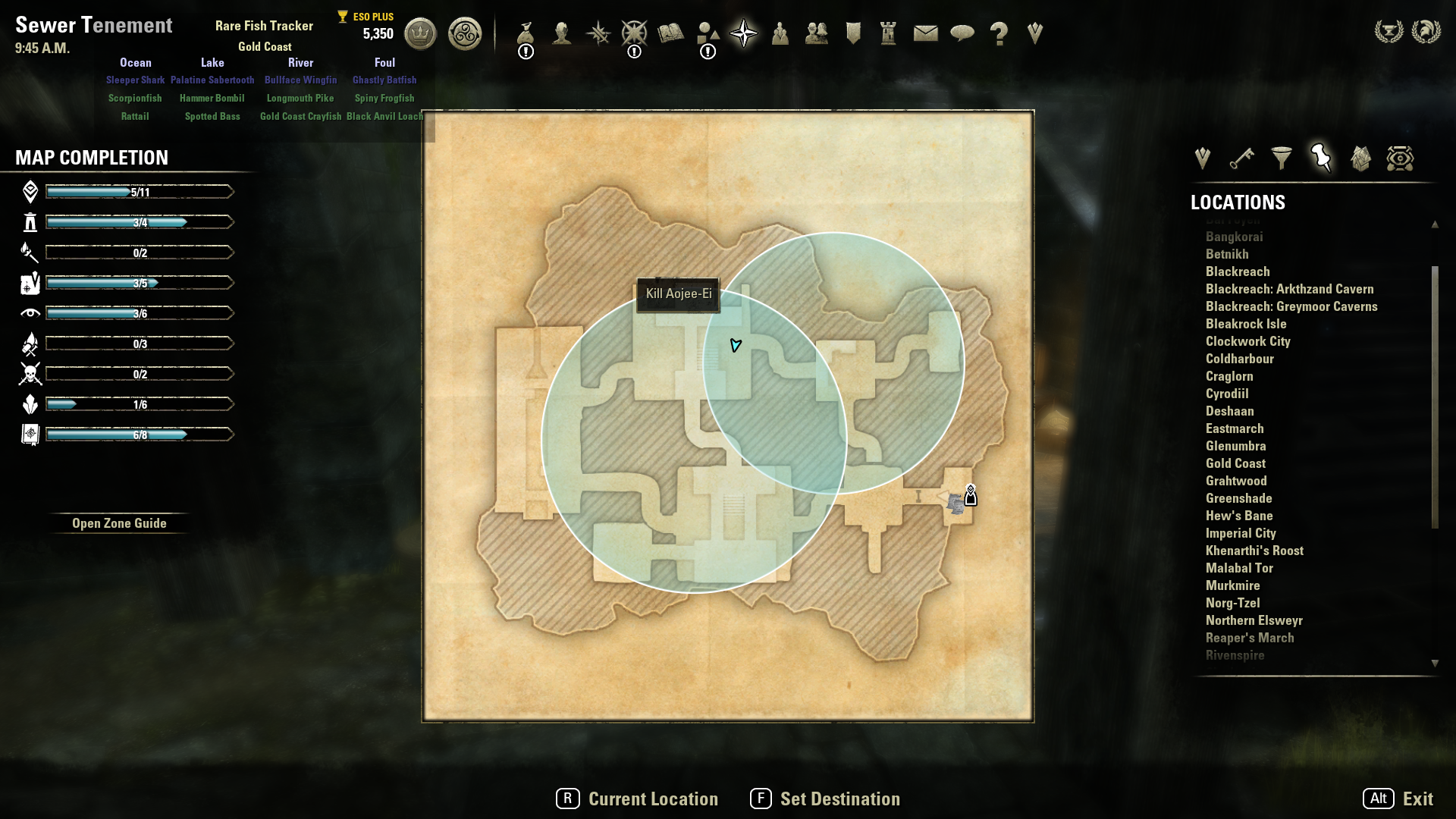Choose Clockwork City from the locations list
The image size is (1456, 819).
[x=1247, y=341]
